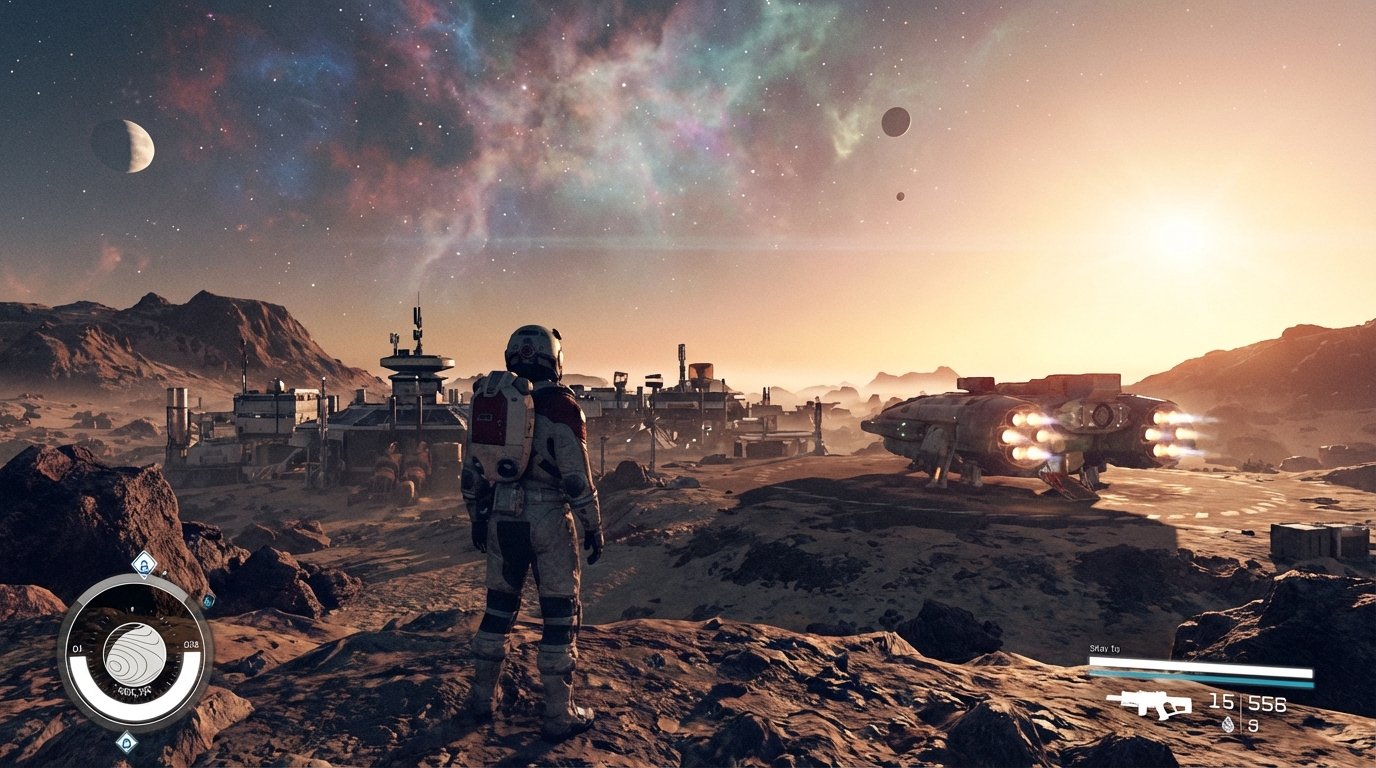Click the heading number 038 on the compass
The height and width of the screenshot is (768, 1376).
(x=191, y=644)
